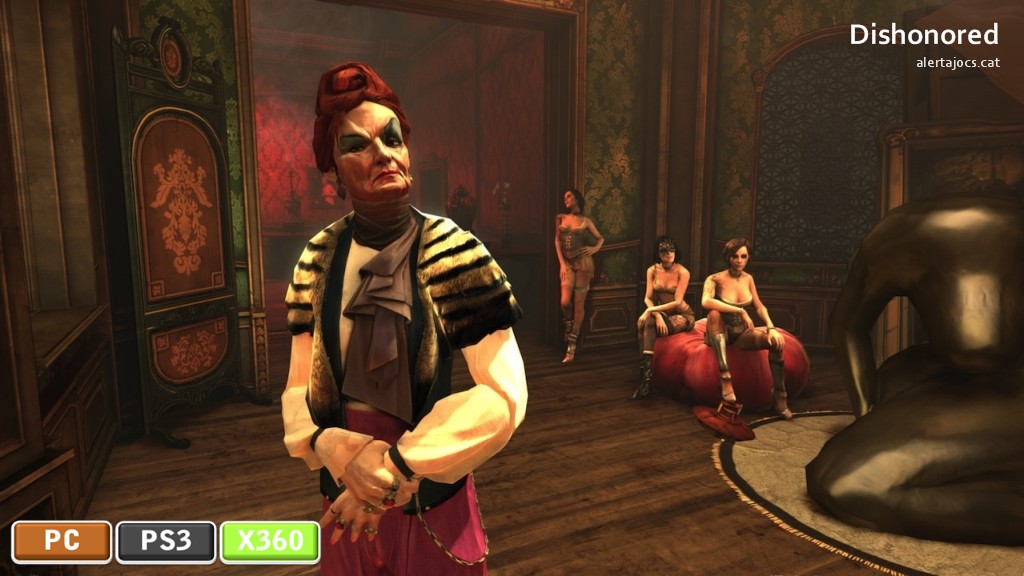The width and height of the screenshot is (1024, 576).
Task: Choose the green X360 platform badge
Action: click(270, 541)
